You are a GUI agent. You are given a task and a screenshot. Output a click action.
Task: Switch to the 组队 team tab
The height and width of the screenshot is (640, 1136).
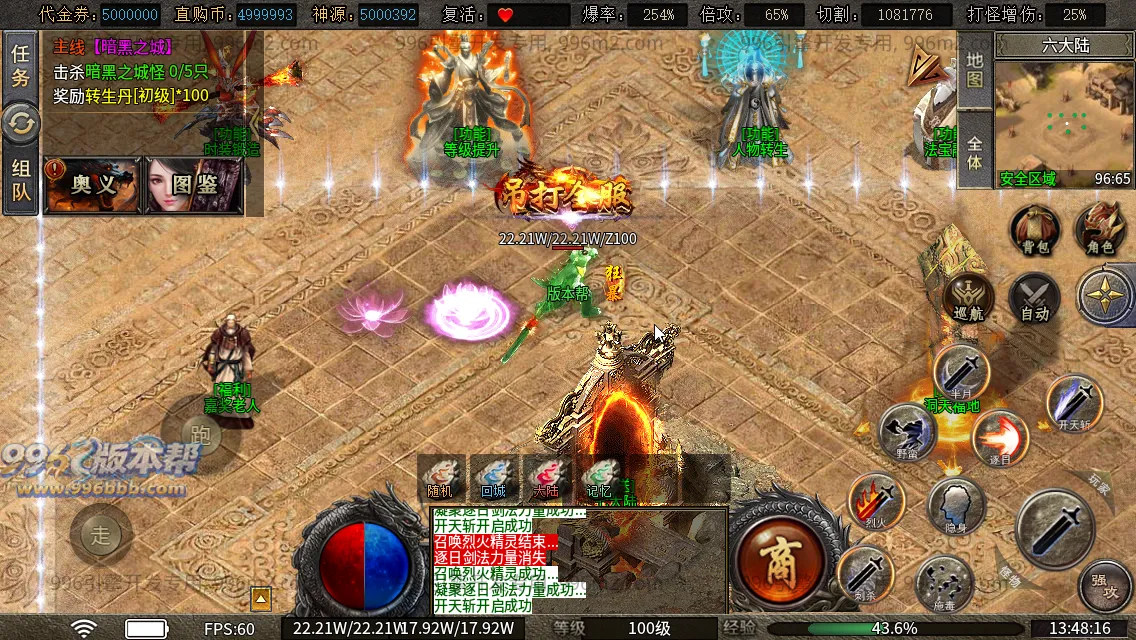(20, 182)
